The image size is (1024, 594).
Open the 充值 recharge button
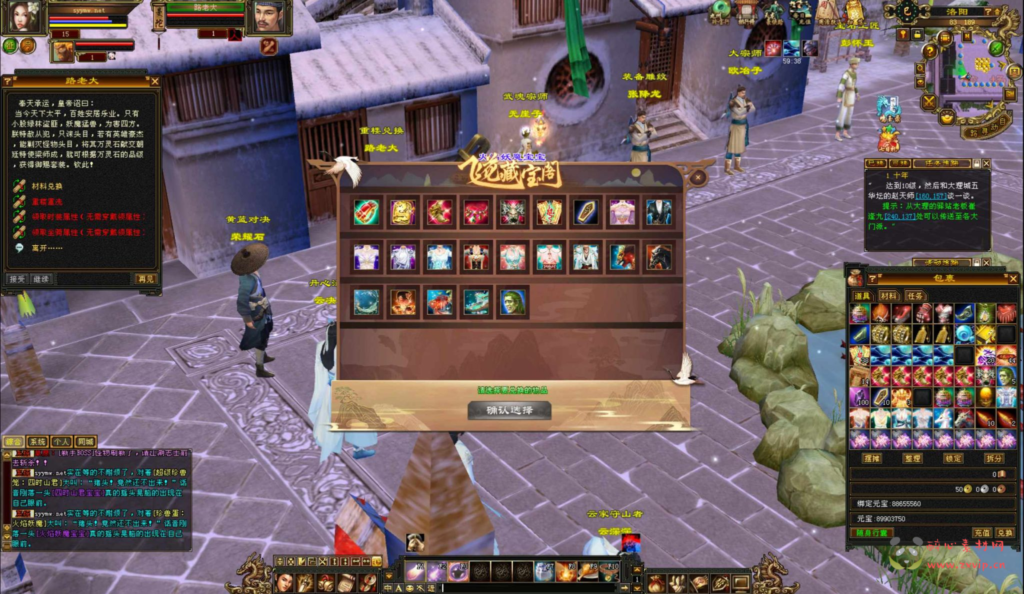coord(981,533)
